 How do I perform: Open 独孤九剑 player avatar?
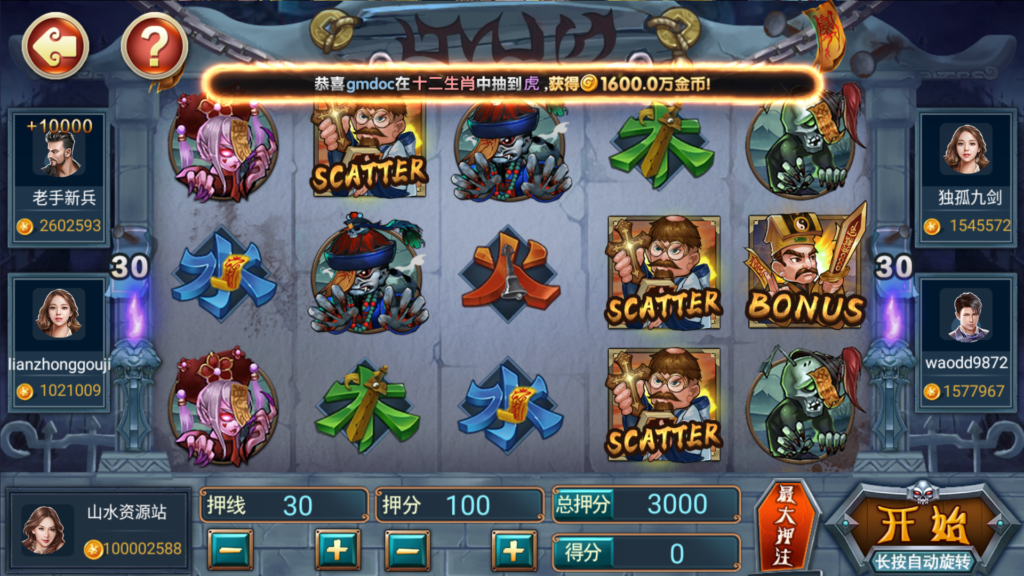(965, 150)
